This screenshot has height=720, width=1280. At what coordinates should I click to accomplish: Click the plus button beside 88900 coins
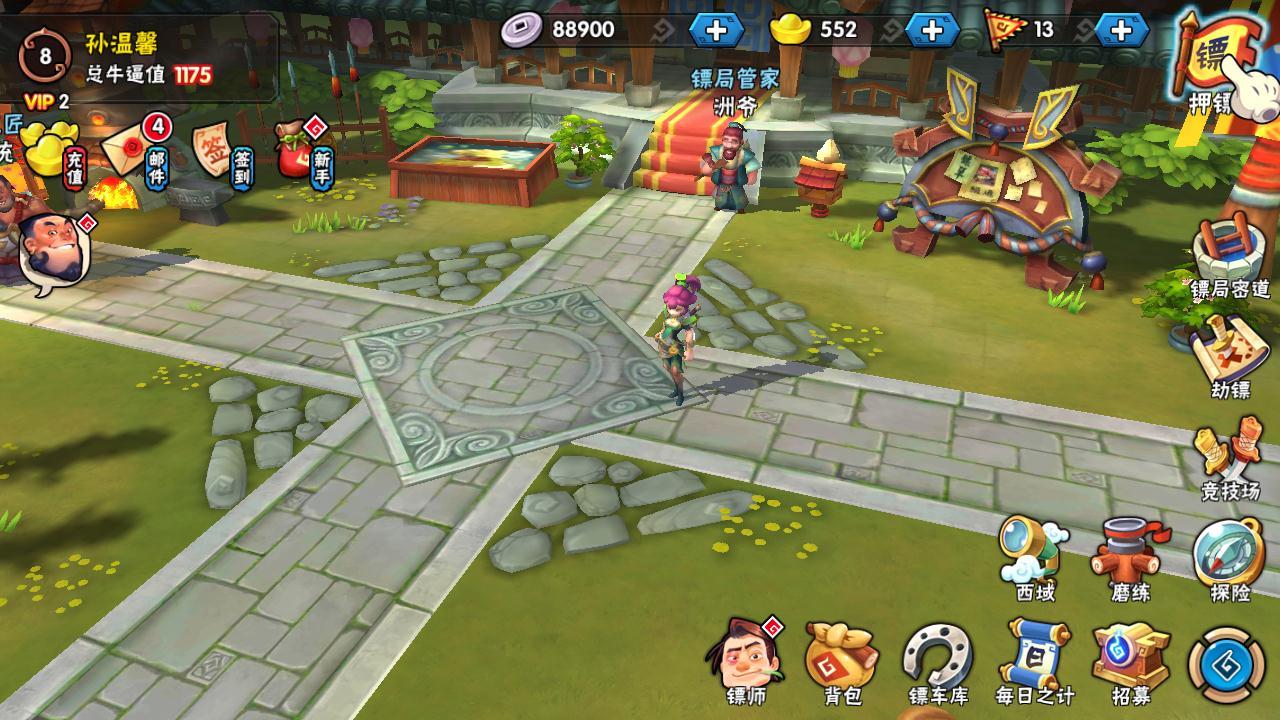pos(716,30)
